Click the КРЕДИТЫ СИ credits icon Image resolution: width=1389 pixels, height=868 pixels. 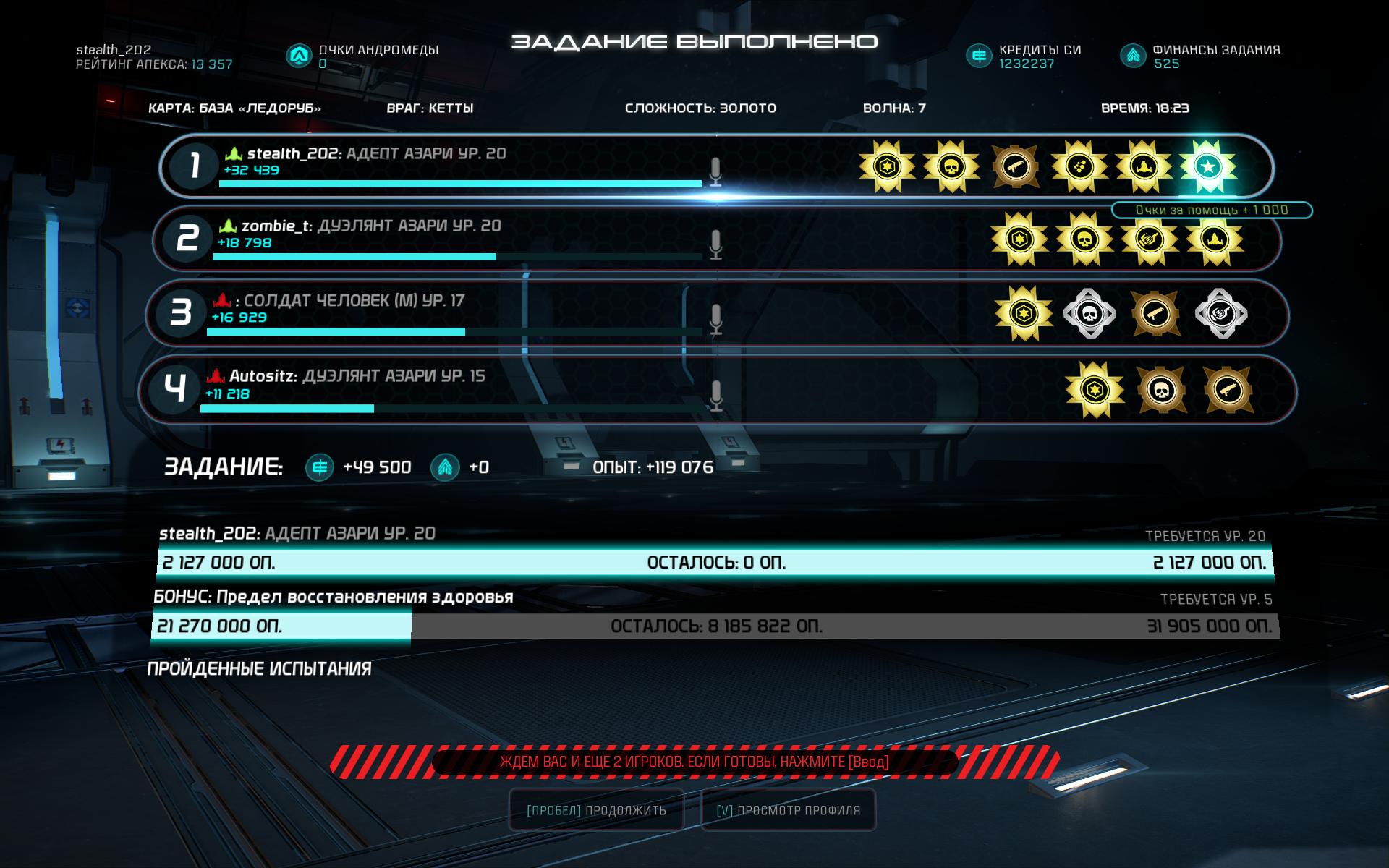point(979,56)
